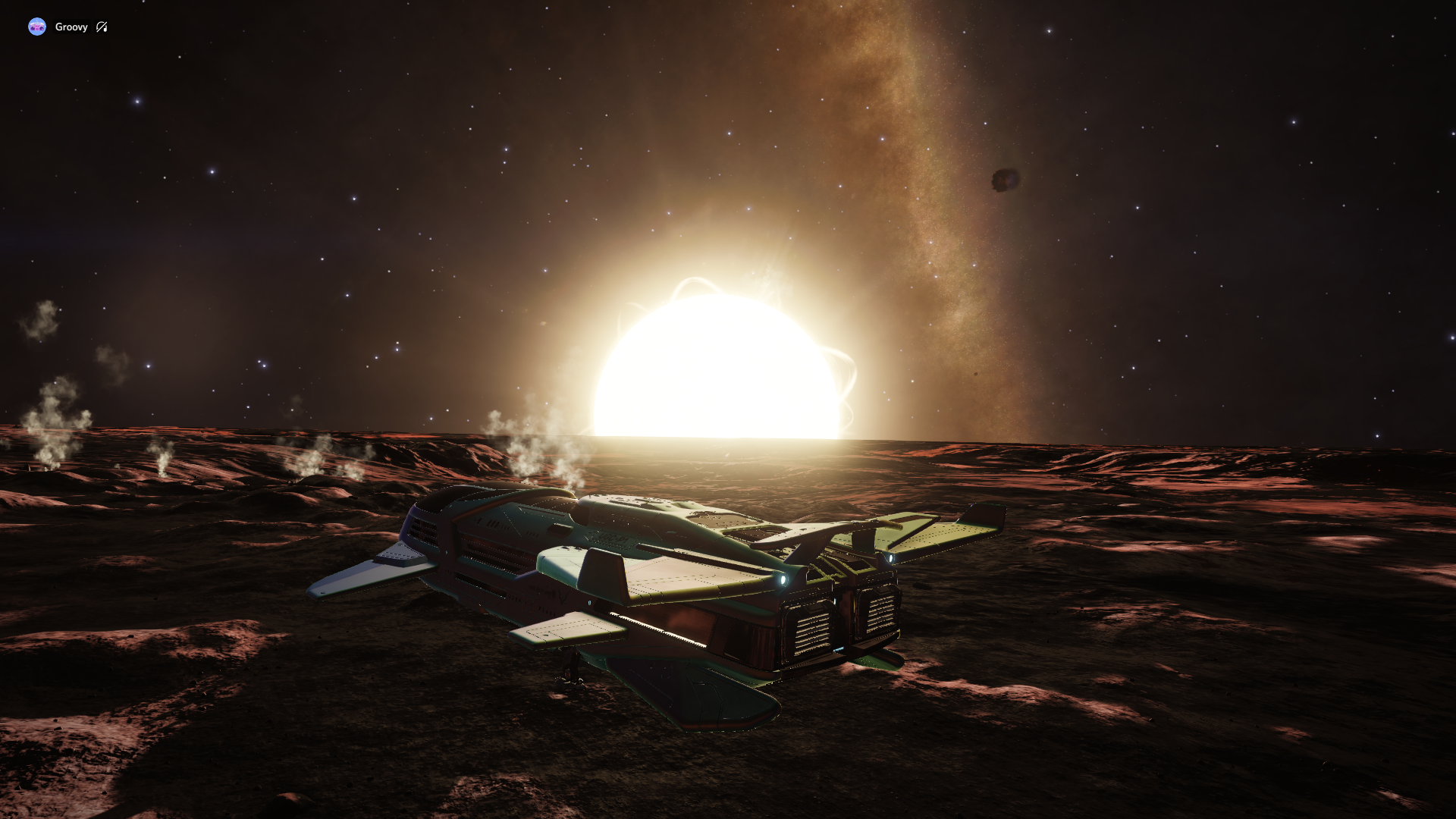Click the Groovy boombox avatar in overlay
The image size is (1456, 819).
click(37, 27)
